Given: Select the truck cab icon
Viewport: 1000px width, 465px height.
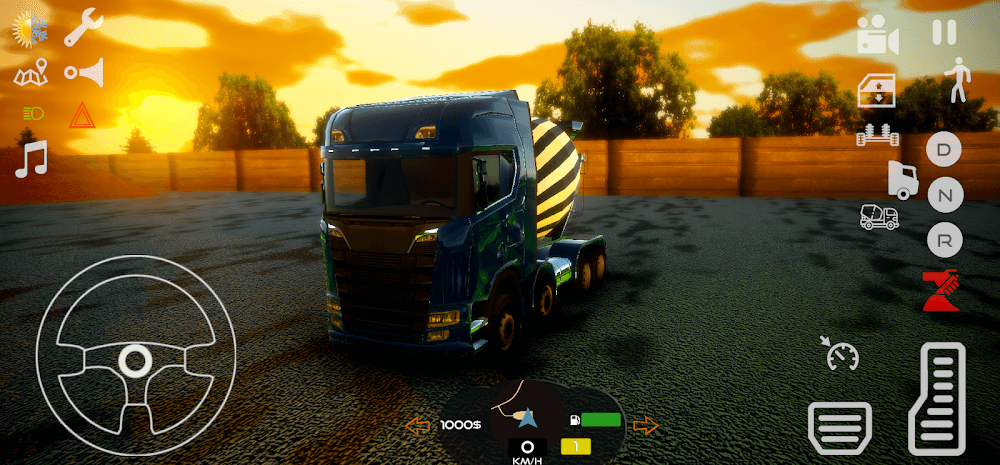Looking at the screenshot, I should point(902,179).
